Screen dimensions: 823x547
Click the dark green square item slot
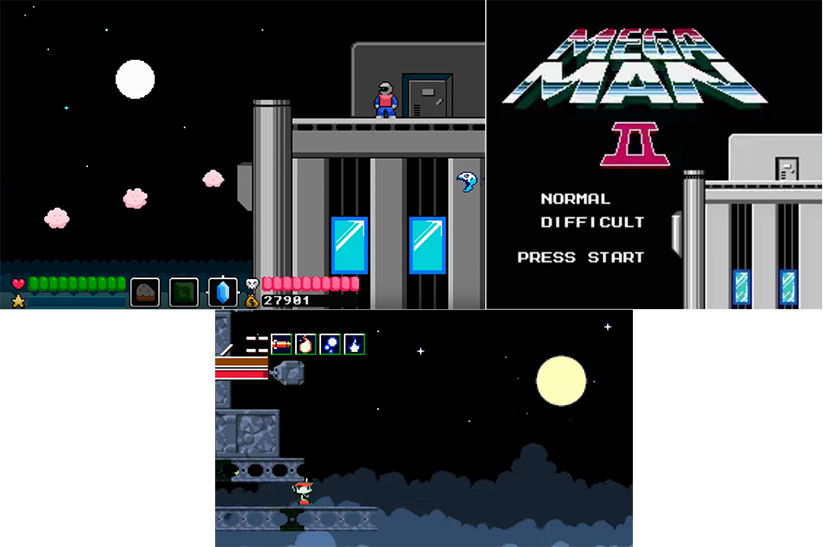point(184,292)
